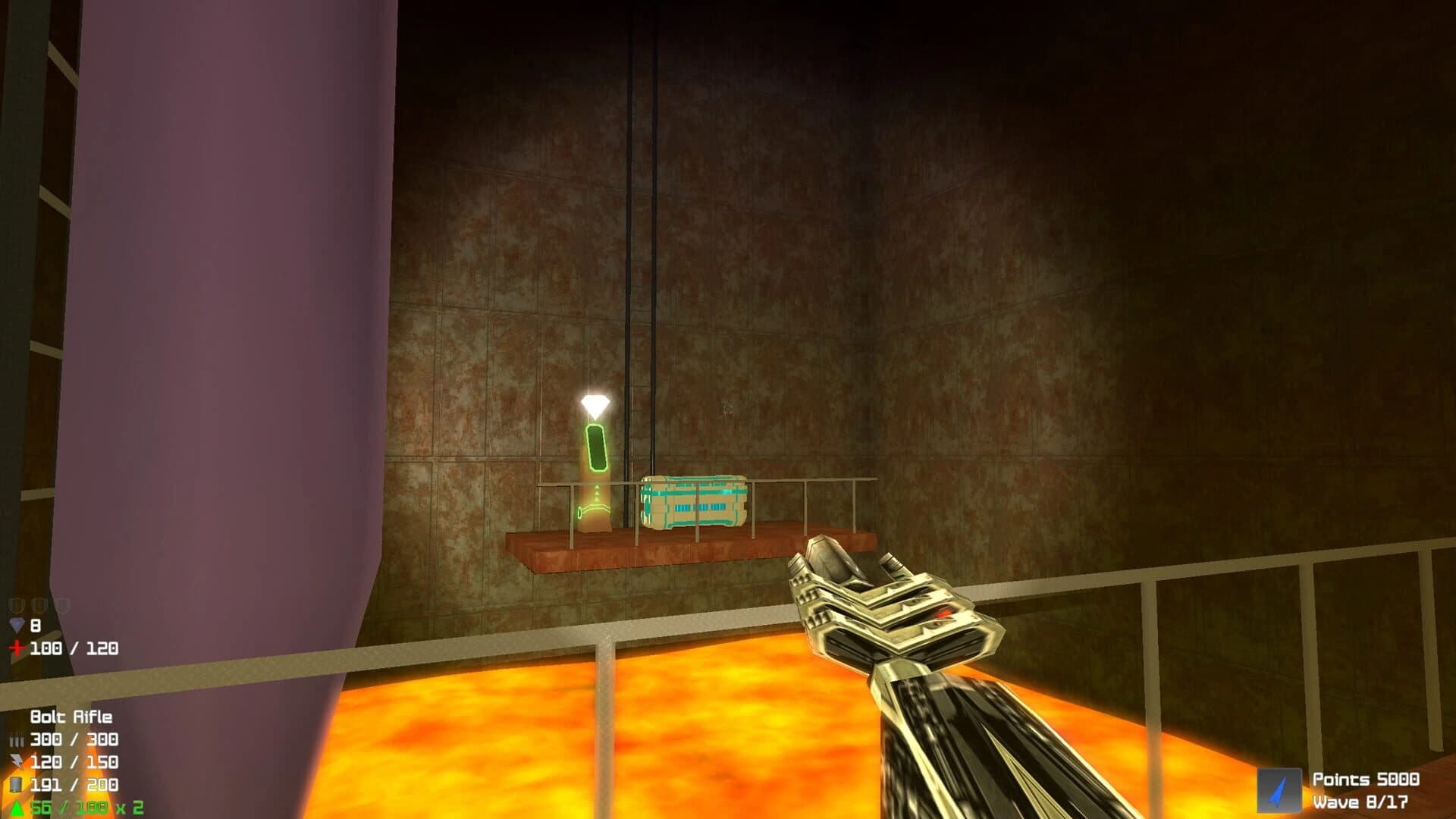
Task: Click the grenade count 56/100 x 2
Action: coord(83,807)
